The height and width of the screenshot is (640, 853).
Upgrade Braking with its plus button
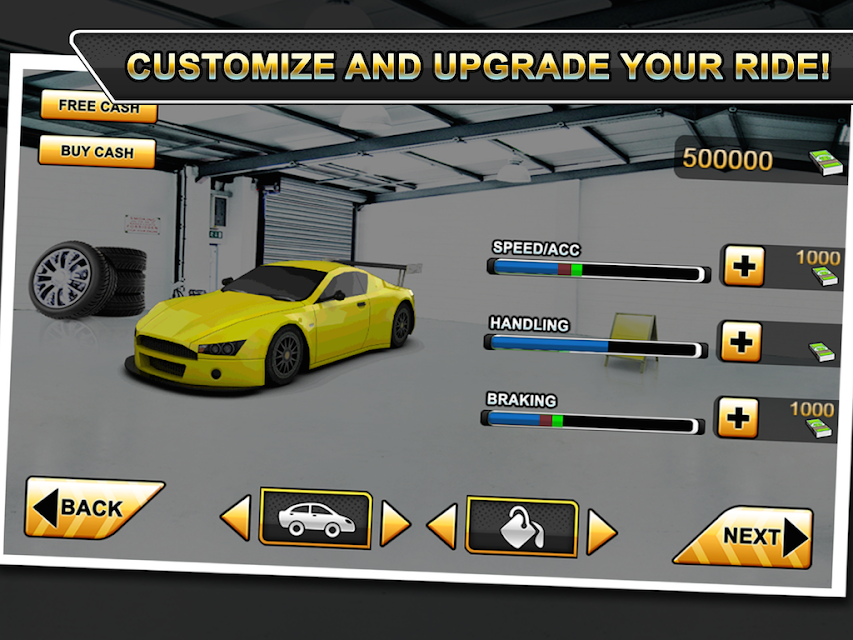tap(737, 417)
